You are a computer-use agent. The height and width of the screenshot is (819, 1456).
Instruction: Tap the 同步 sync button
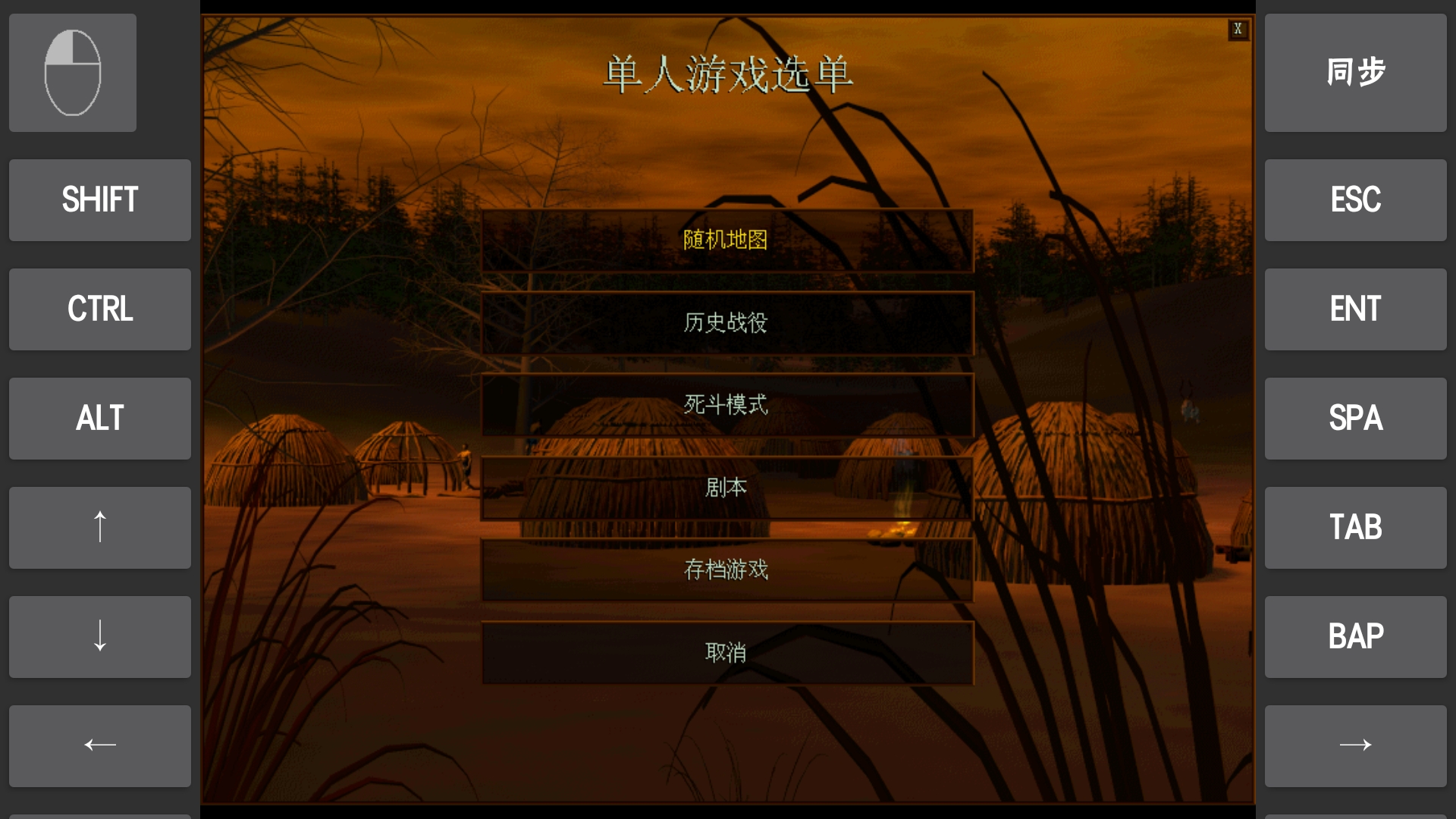[x=1355, y=72]
